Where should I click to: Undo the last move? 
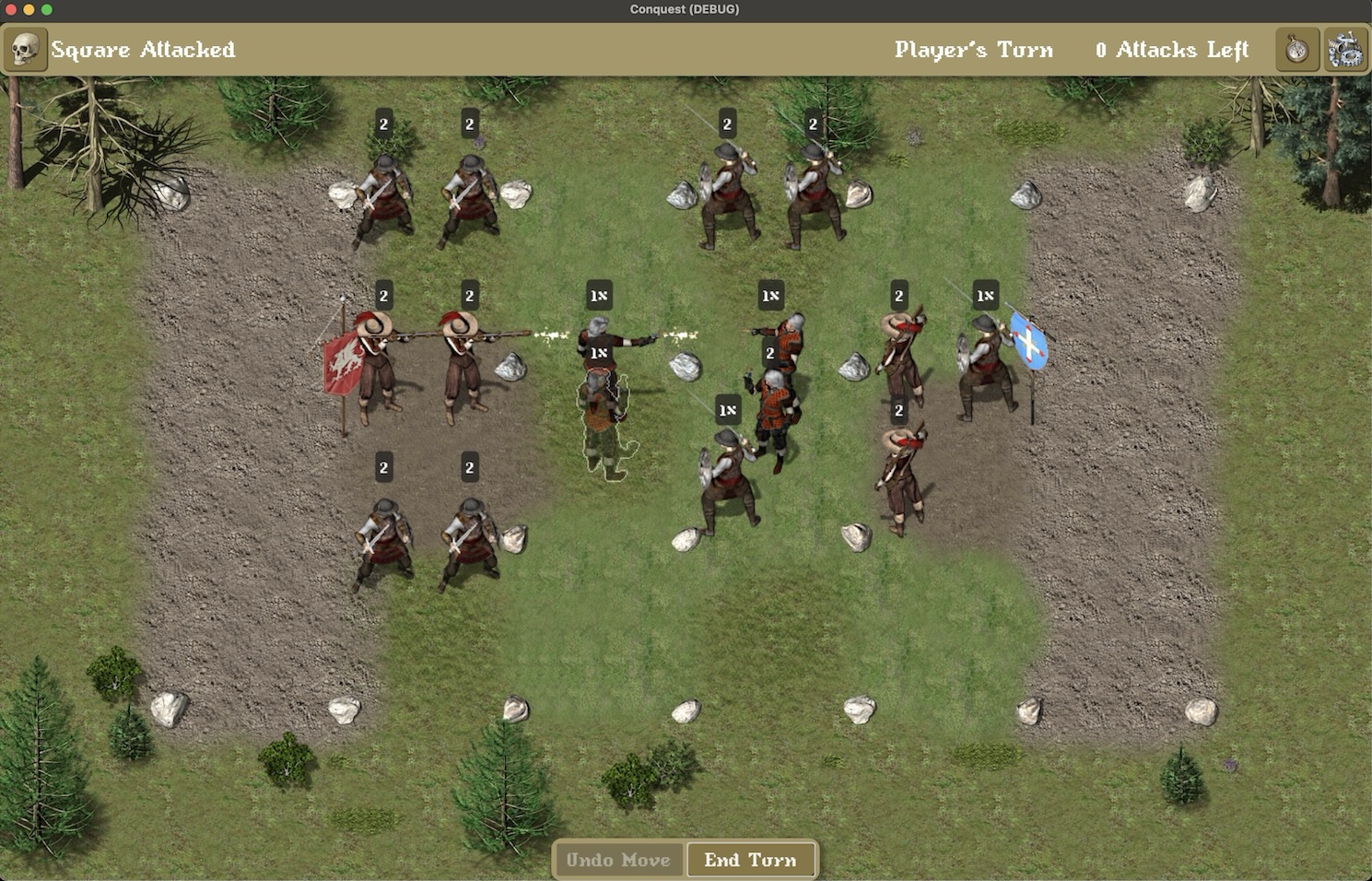618,860
